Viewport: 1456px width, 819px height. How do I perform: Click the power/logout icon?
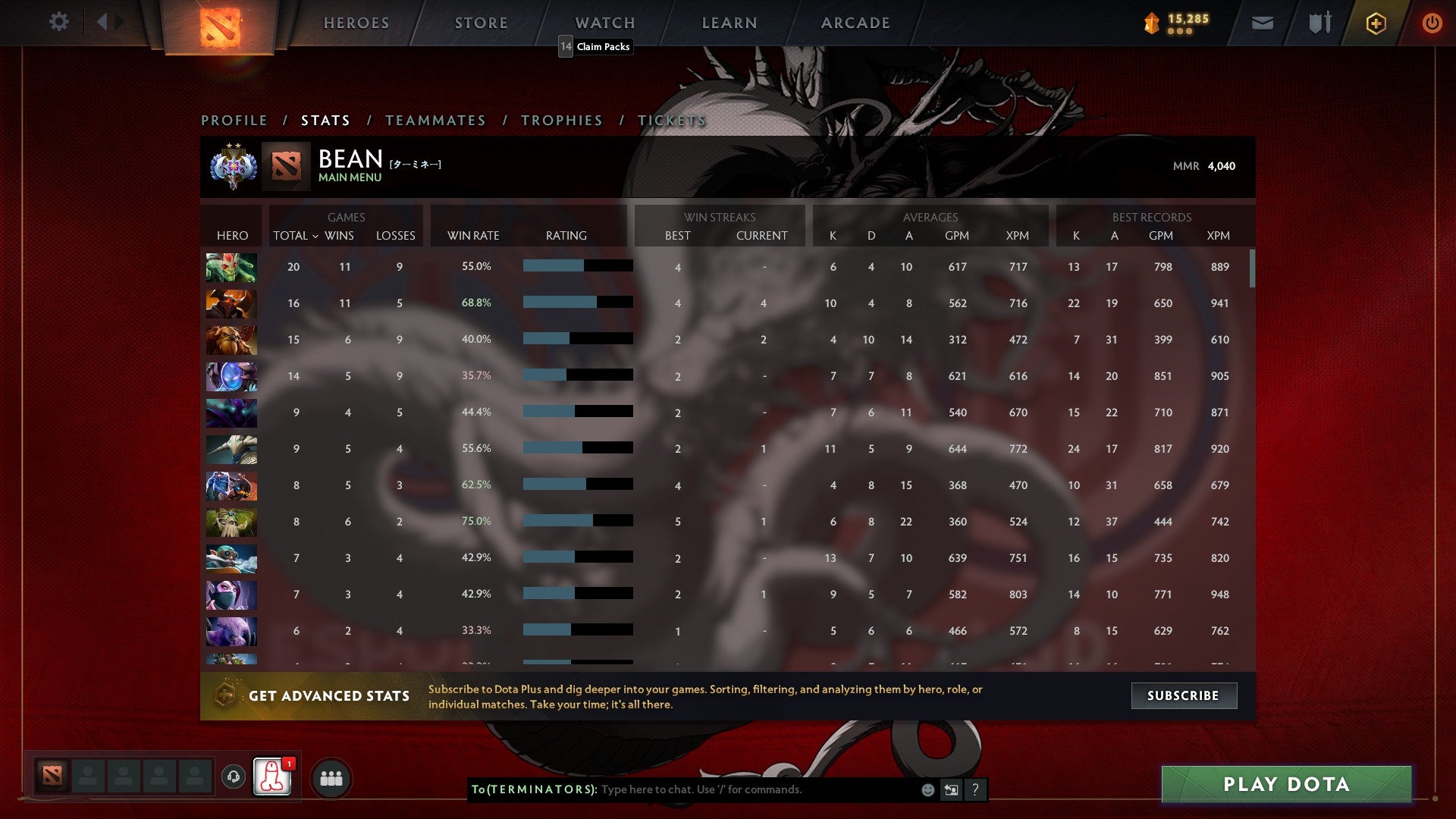tap(1432, 23)
